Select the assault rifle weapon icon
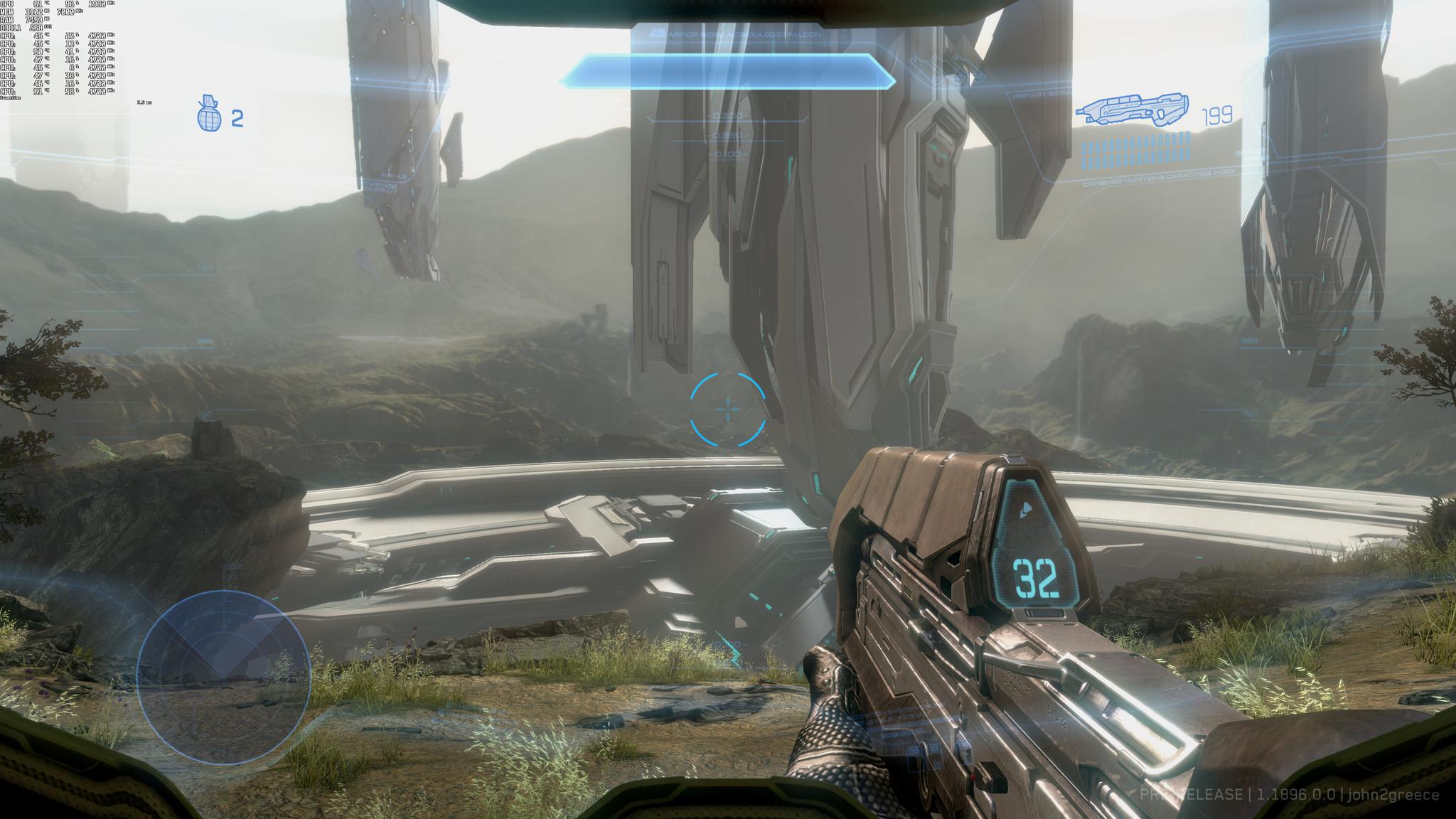This screenshot has width=1456, height=819. [1134, 110]
